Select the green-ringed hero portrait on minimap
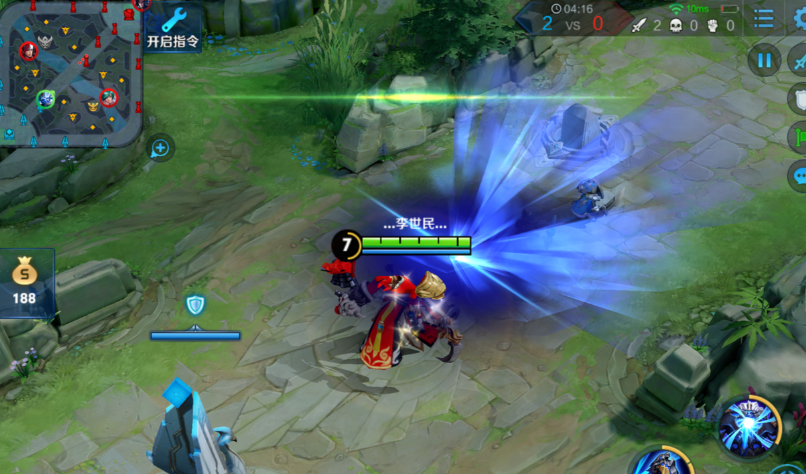 coord(45,99)
